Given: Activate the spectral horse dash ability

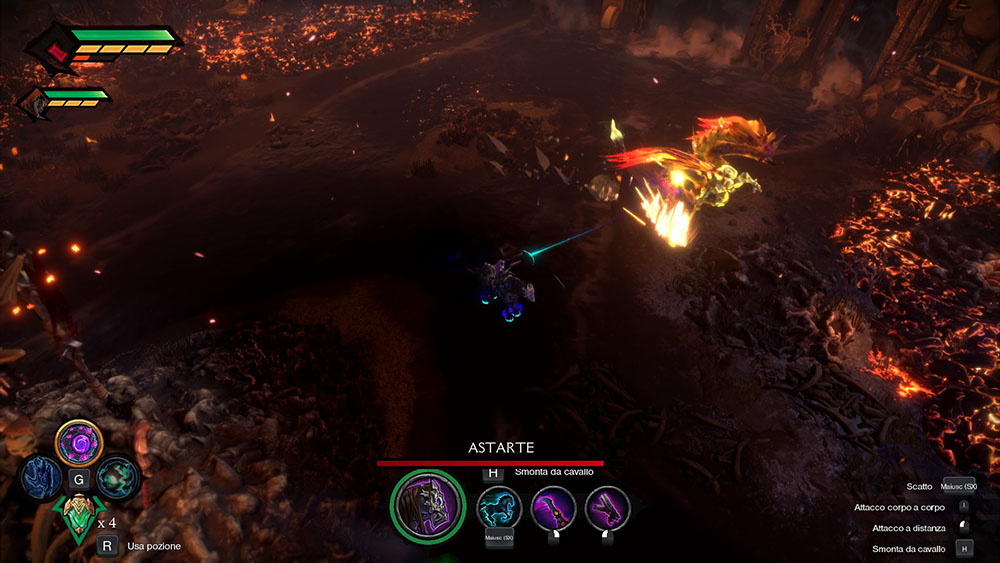Looking at the screenshot, I should point(499,508).
